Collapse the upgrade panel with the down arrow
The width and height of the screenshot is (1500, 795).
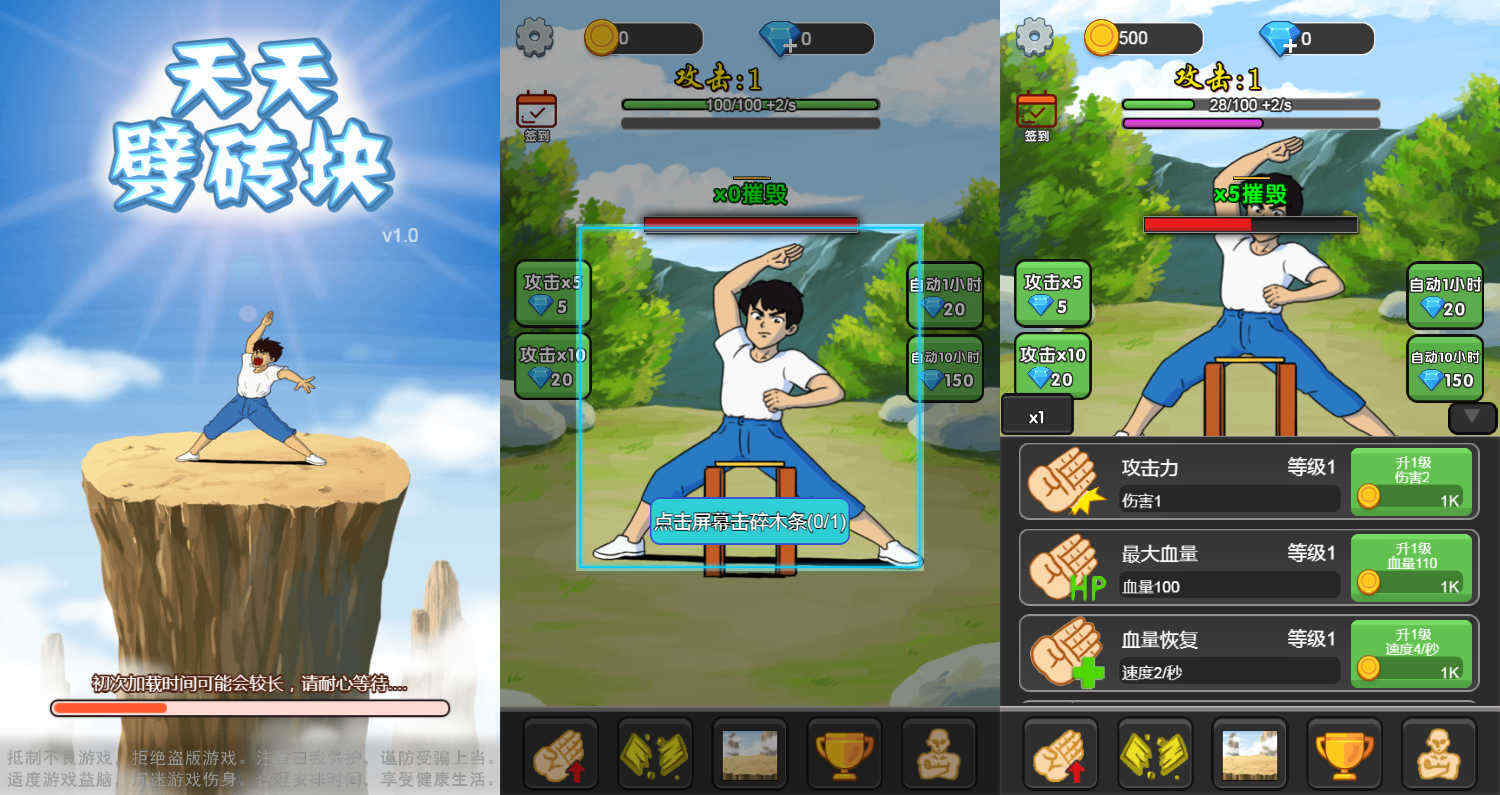click(x=1472, y=416)
